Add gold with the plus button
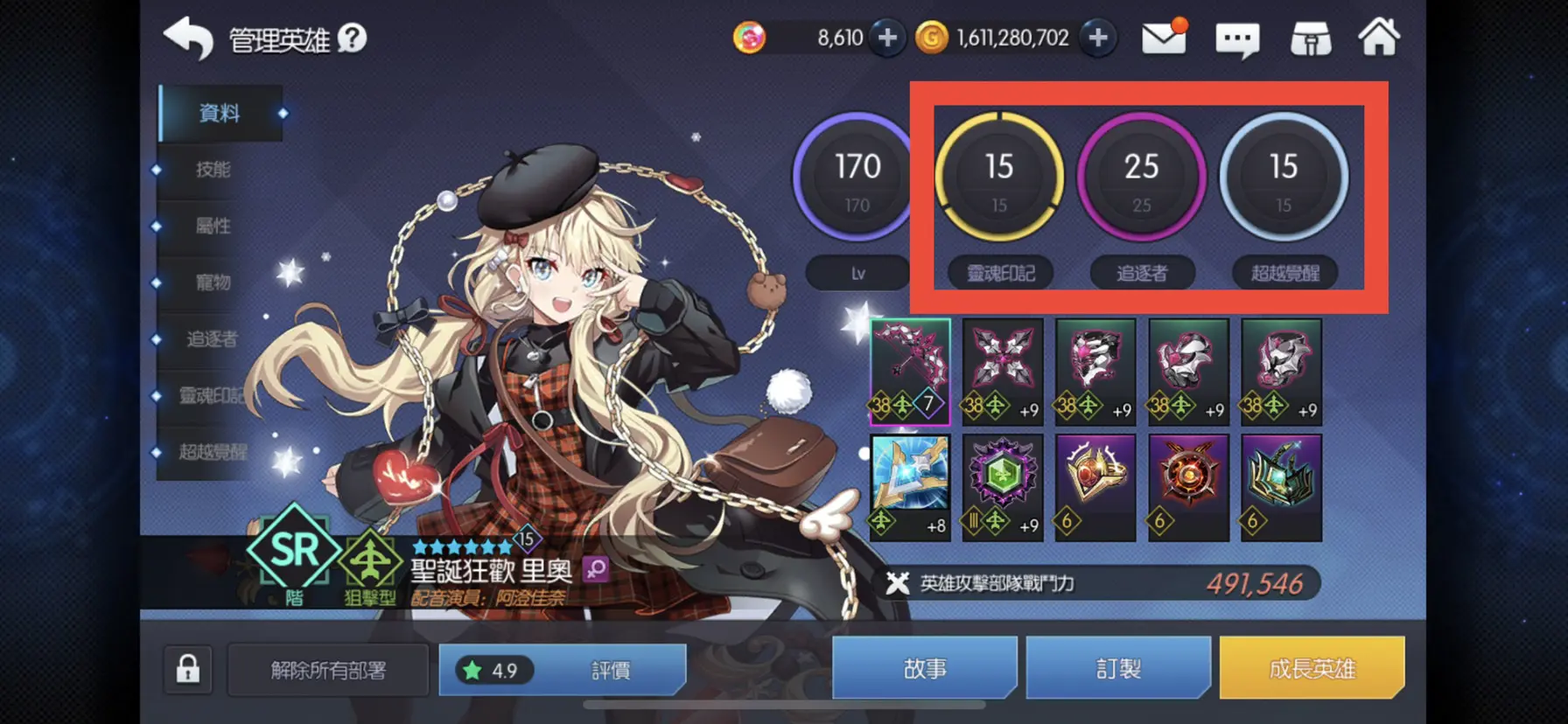 point(1100,38)
